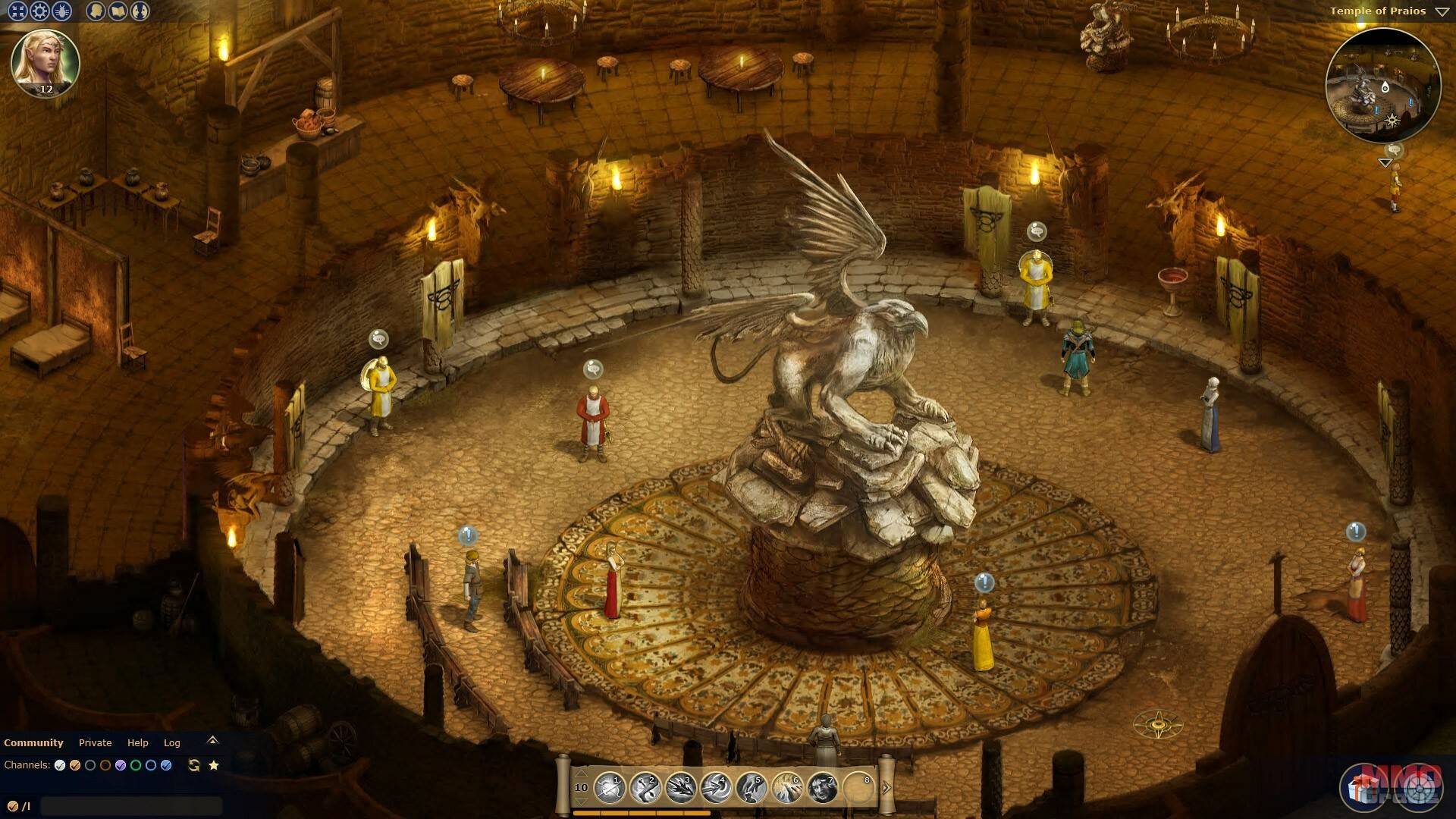Open the Help chat tab
This screenshot has height=819, width=1456.
(137, 742)
